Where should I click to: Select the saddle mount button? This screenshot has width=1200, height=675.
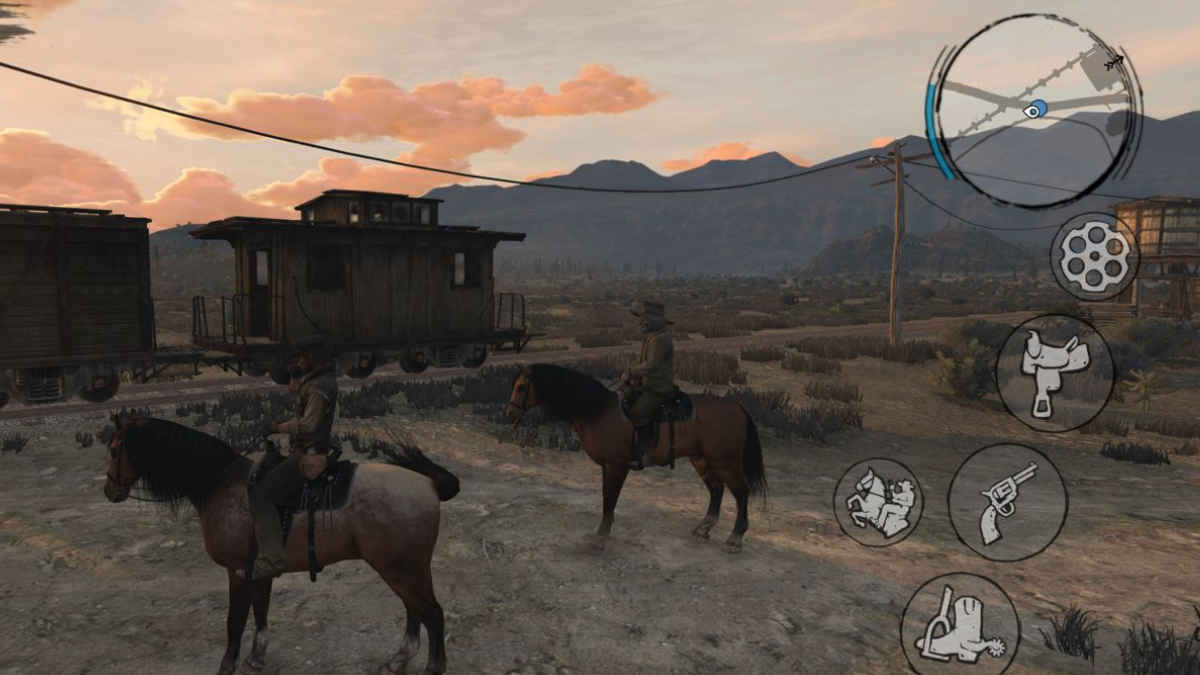click(x=1054, y=373)
